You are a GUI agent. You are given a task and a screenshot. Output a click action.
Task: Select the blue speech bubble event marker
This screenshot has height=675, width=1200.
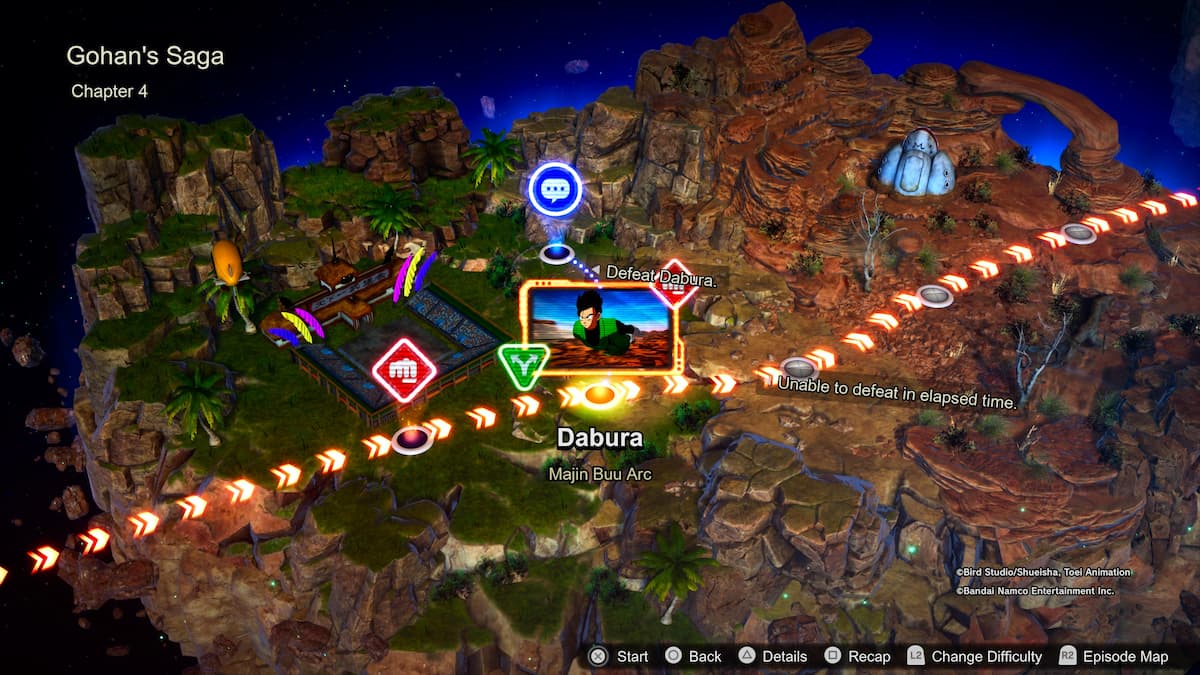[x=554, y=189]
